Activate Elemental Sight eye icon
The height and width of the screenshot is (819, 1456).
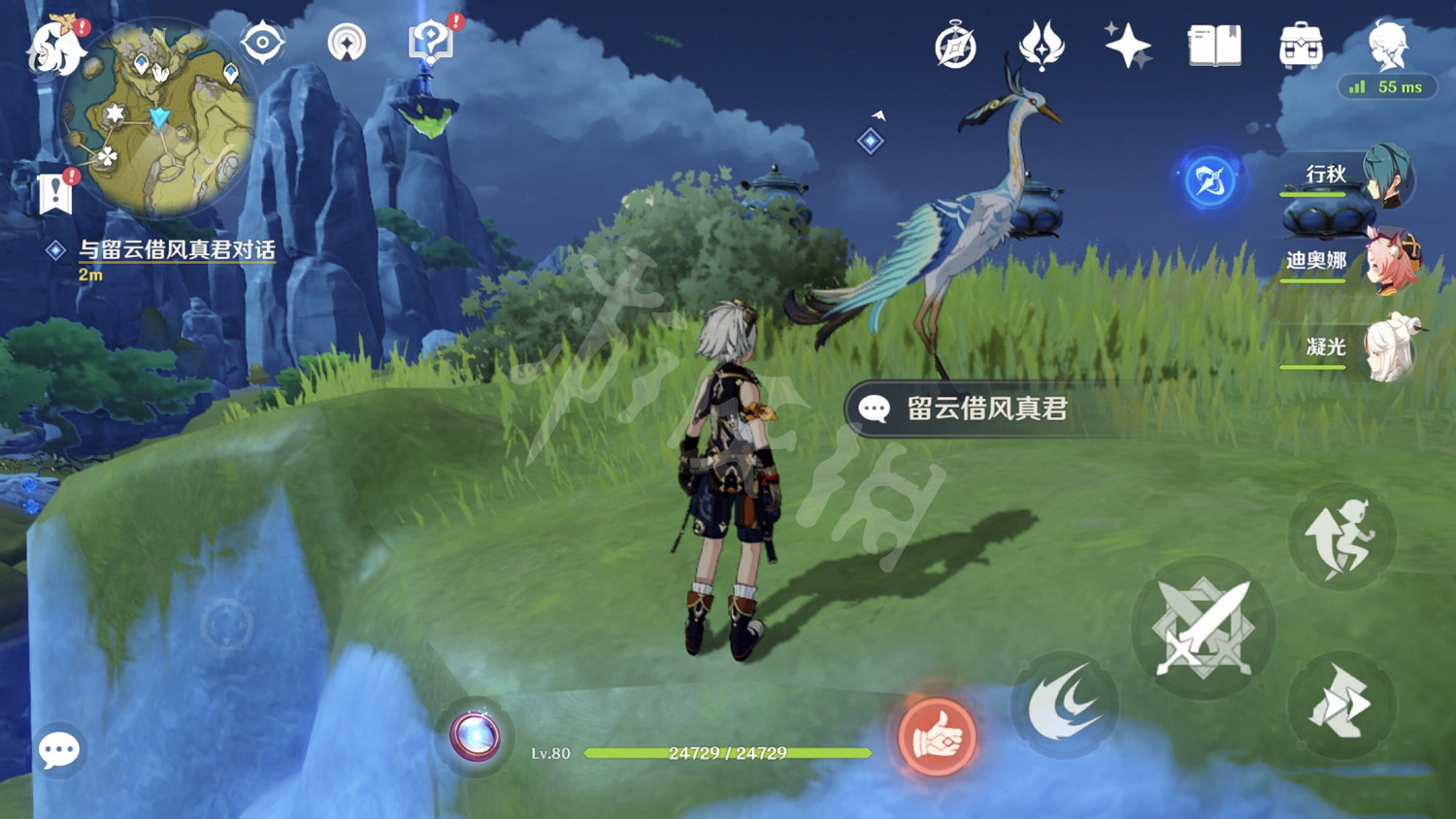coord(260,43)
